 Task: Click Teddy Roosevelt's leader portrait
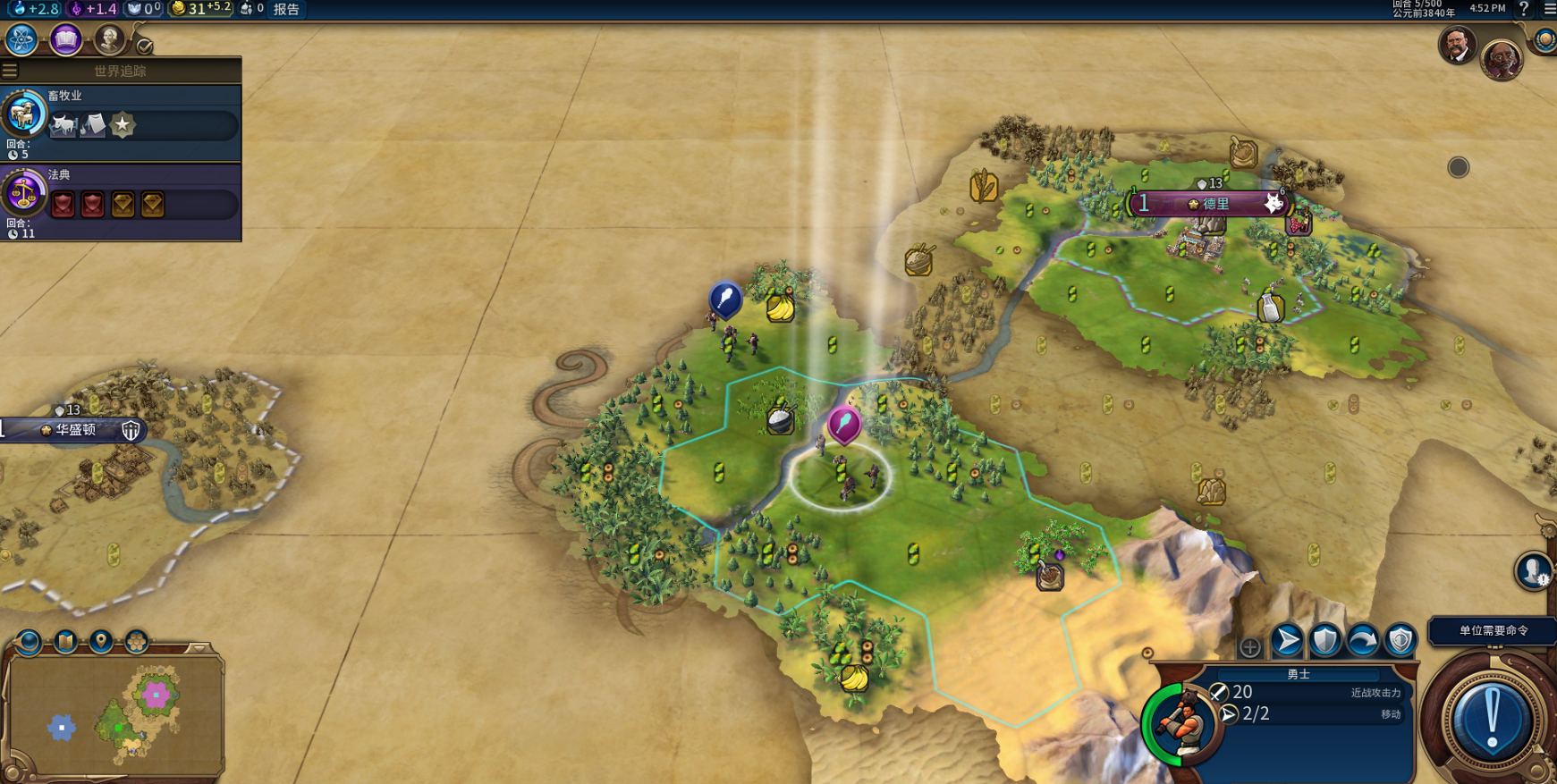pyautogui.click(x=1457, y=45)
